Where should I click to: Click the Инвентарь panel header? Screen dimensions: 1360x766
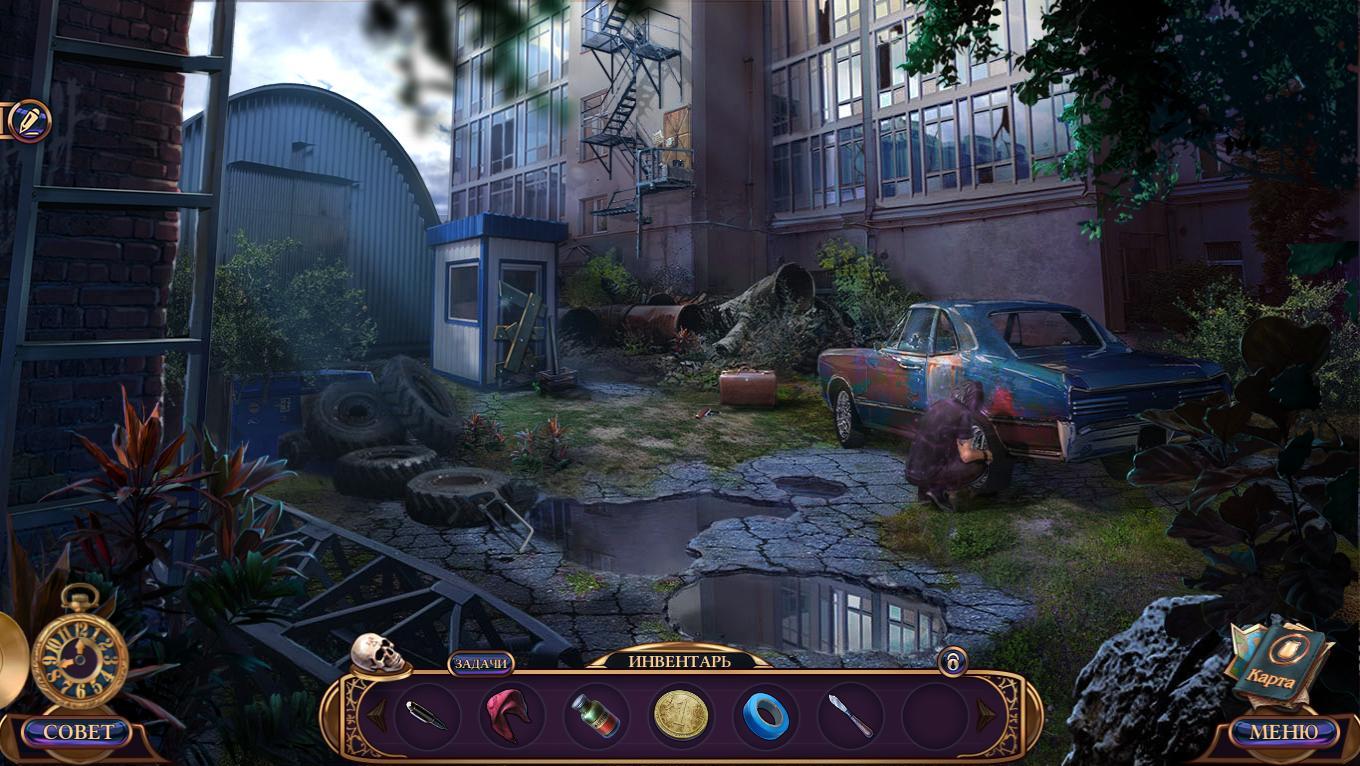coord(679,661)
